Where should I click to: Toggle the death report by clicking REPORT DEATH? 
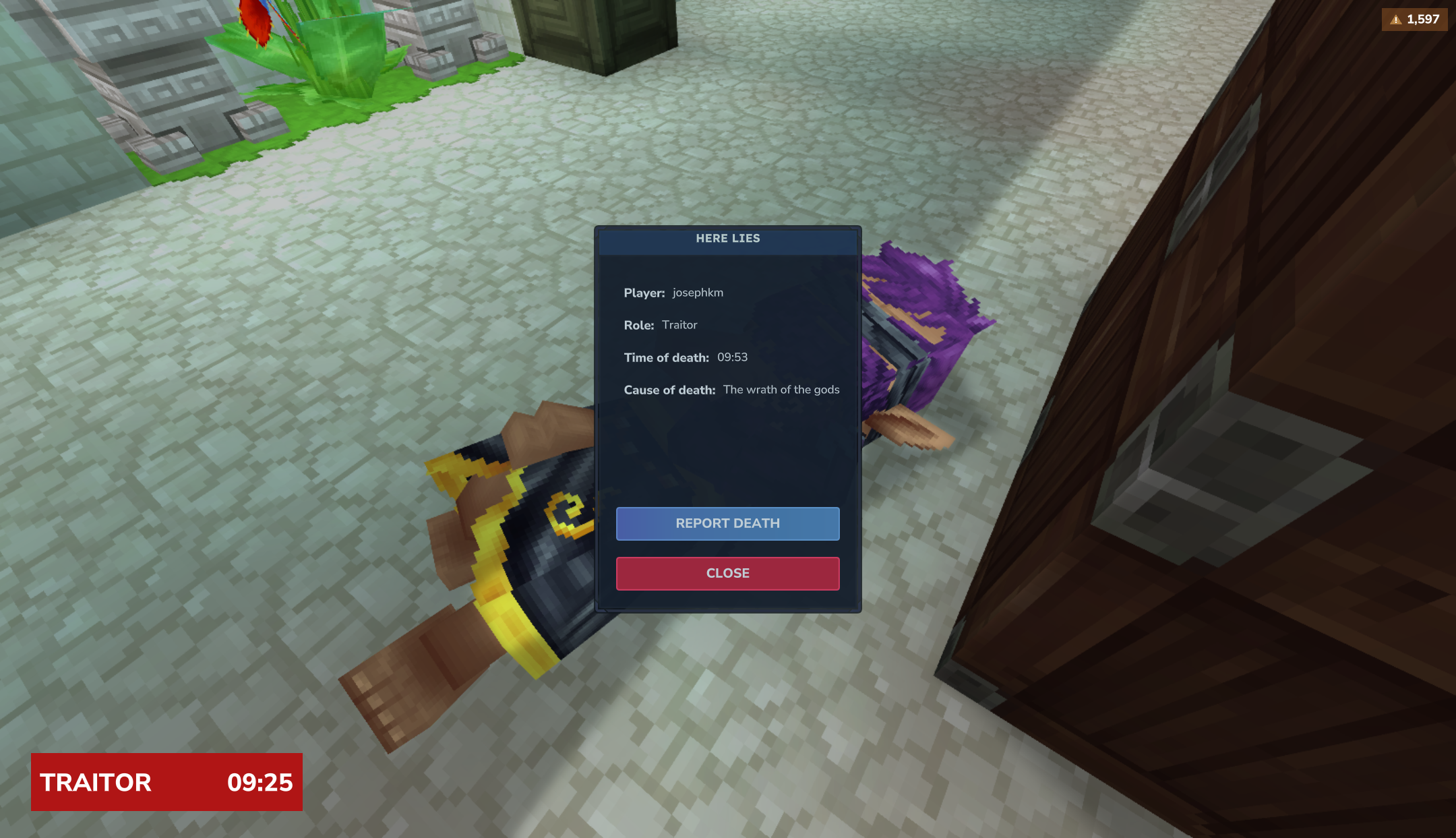coord(727,523)
